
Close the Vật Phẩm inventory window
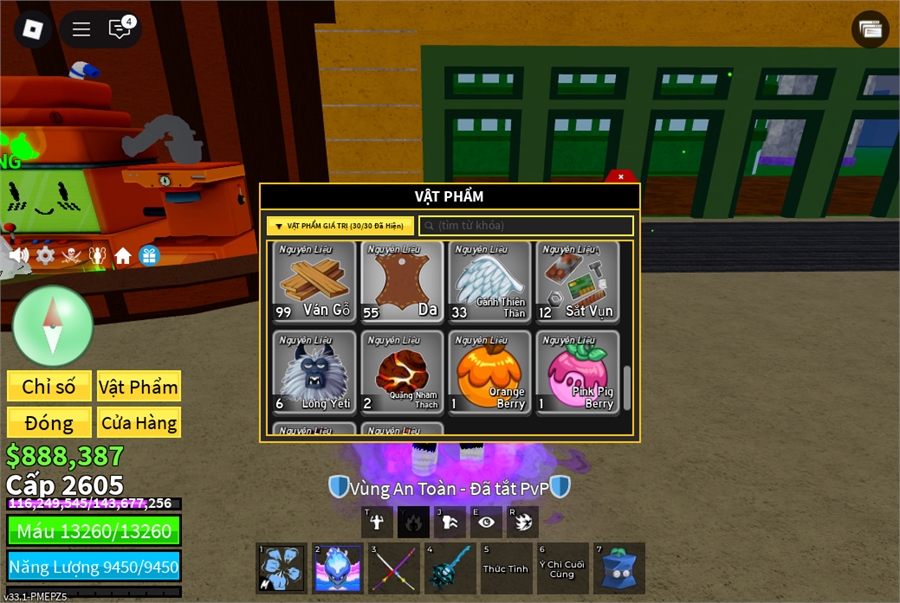pos(621,177)
